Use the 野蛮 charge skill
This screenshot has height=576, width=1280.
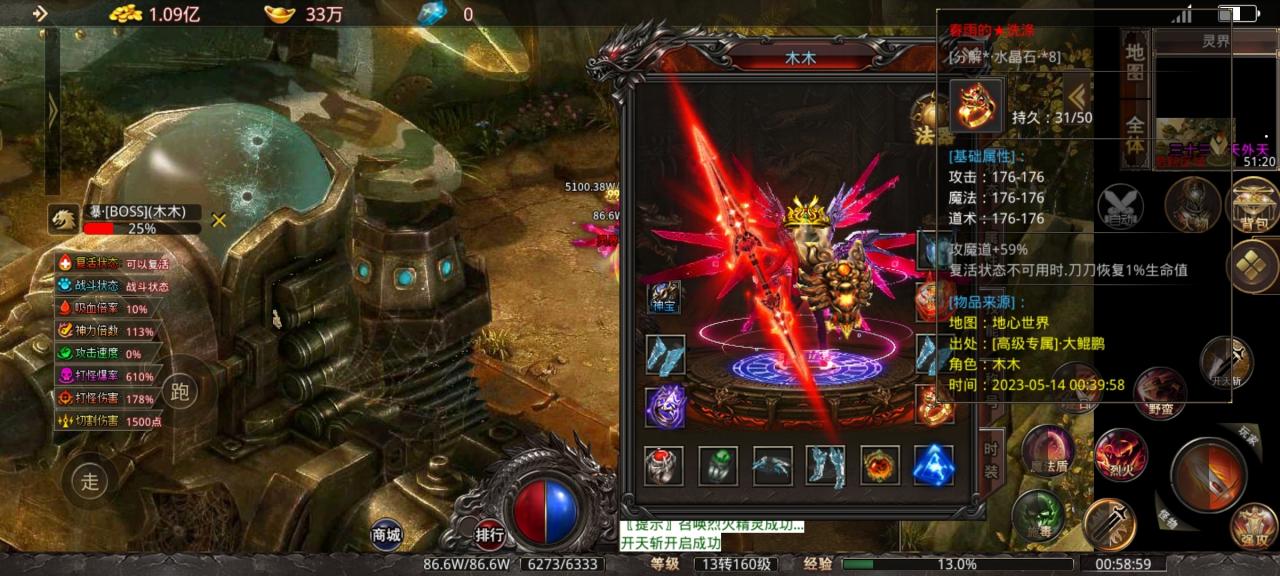point(1159,390)
